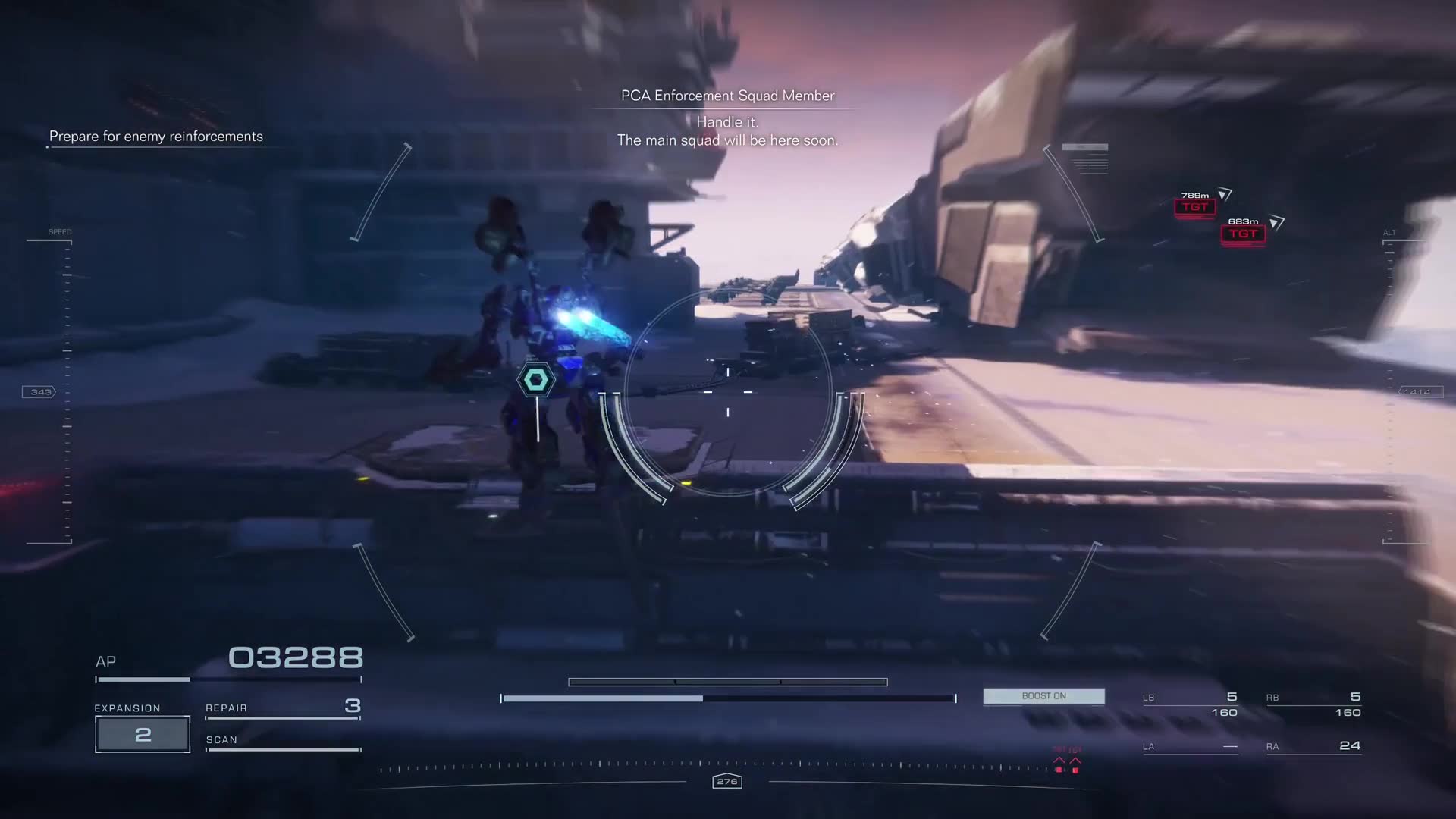Target the 789m TGT marker
The width and height of the screenshot is (1456, 819).
pos(1194,207)
